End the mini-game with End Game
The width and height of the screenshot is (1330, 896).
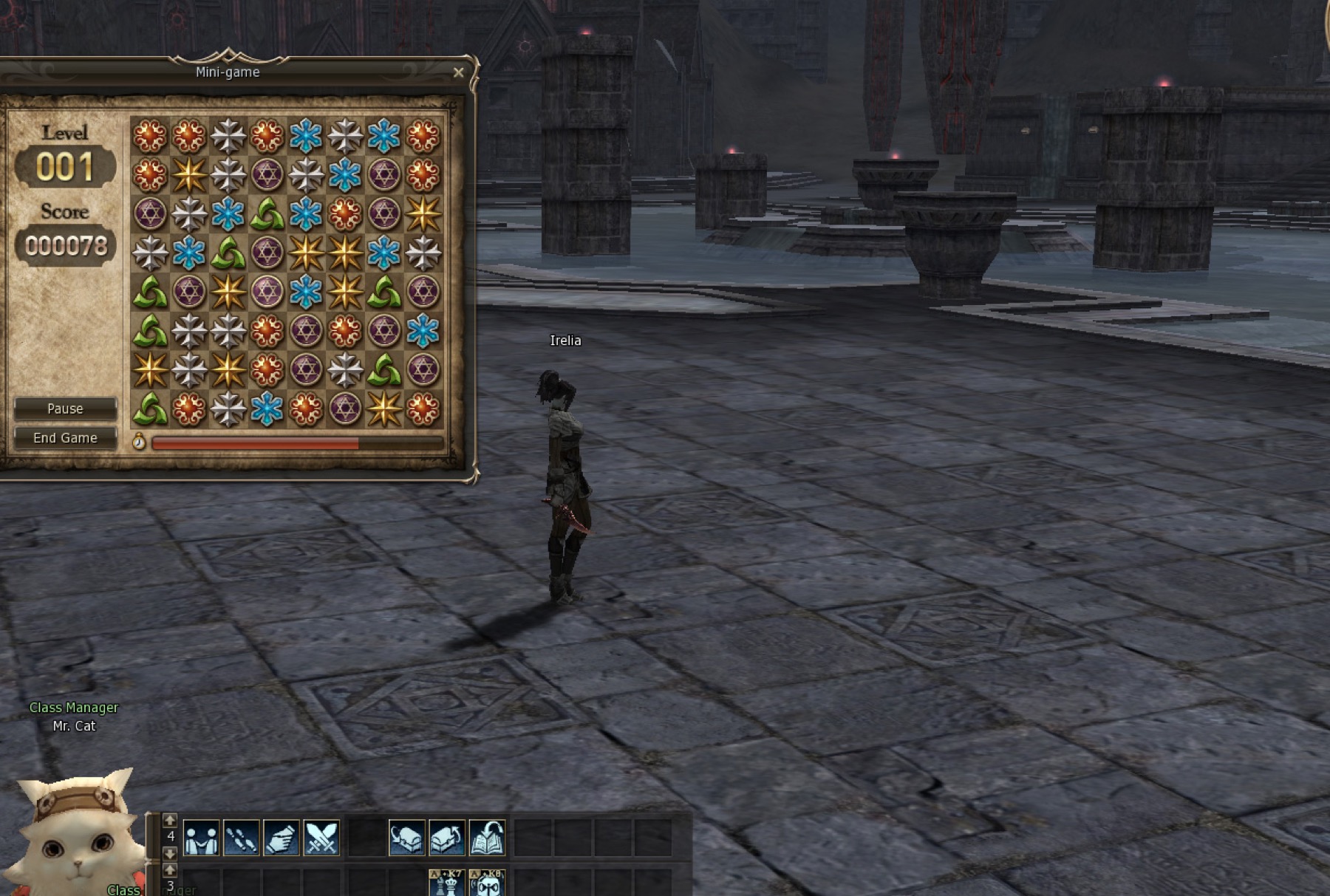[65, 438]
